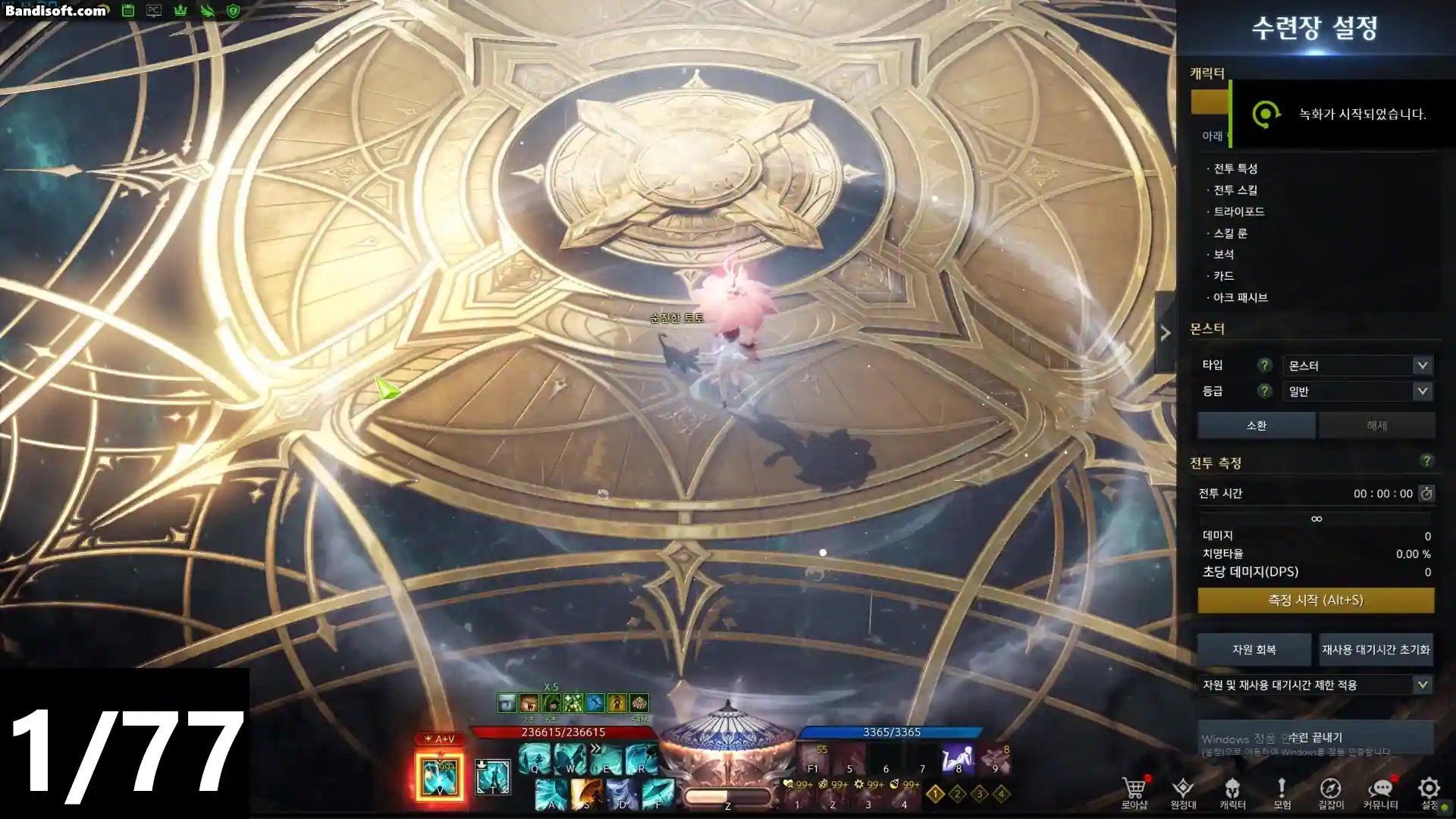Collapse the training settings side panel arrow

[1166, 333]
